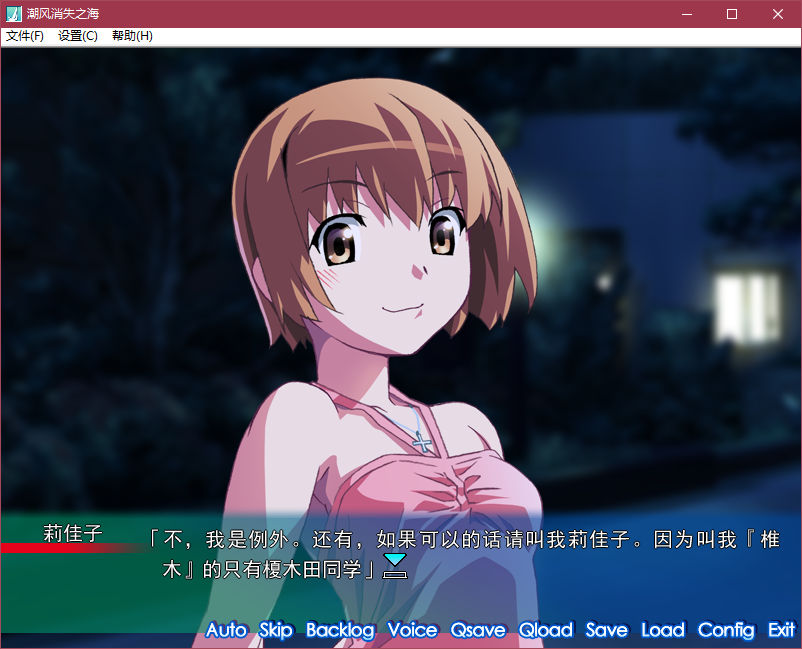Minimize the game window

(687, 14)
